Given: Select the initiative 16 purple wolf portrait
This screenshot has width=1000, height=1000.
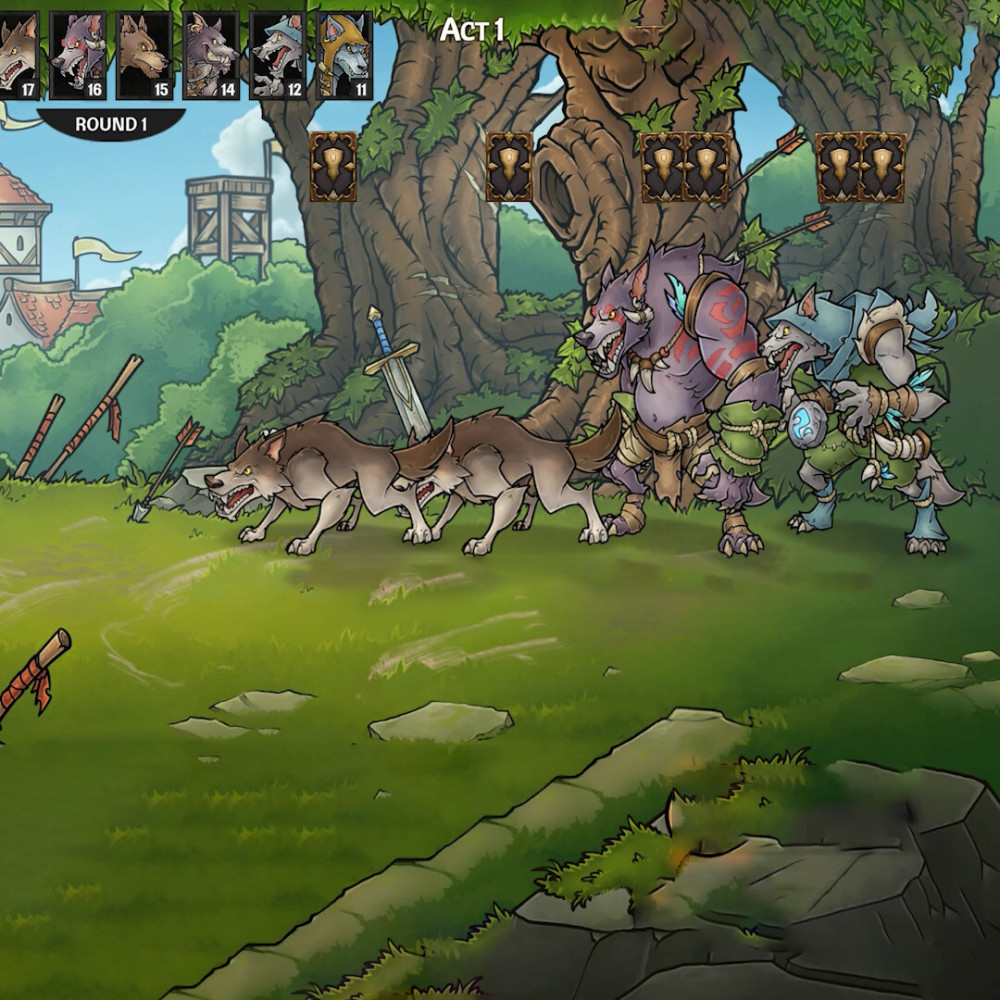Looking at the screenshot, I should [x=79, y=55].
